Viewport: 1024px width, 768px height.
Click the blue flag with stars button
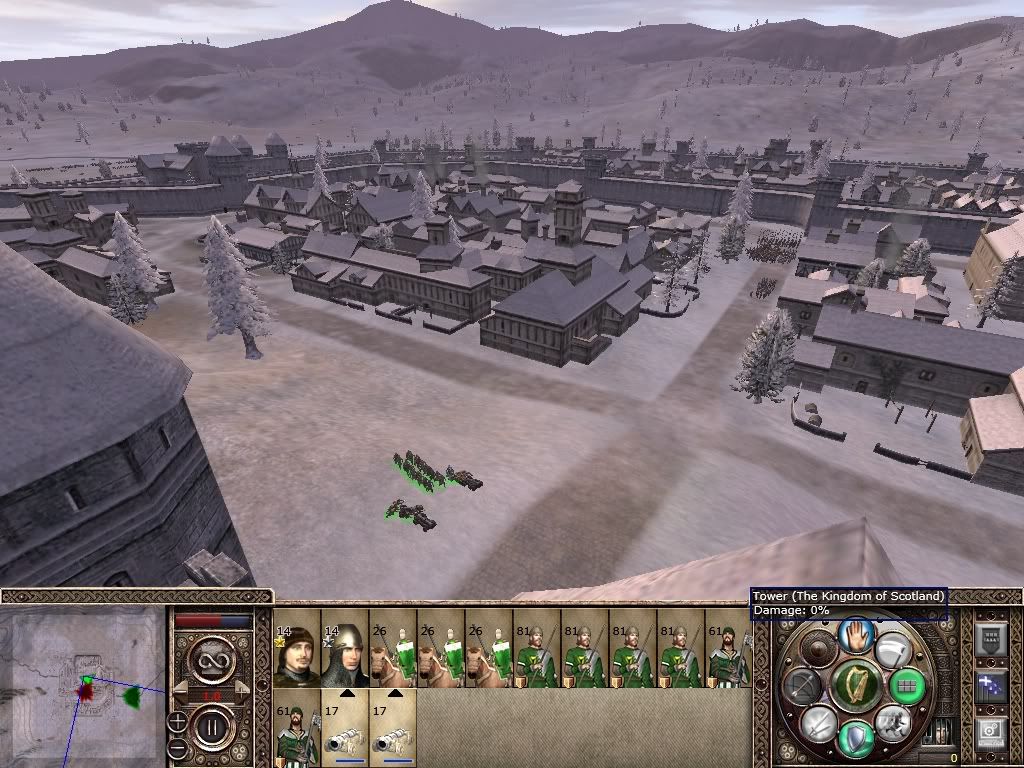pos(988,686)
